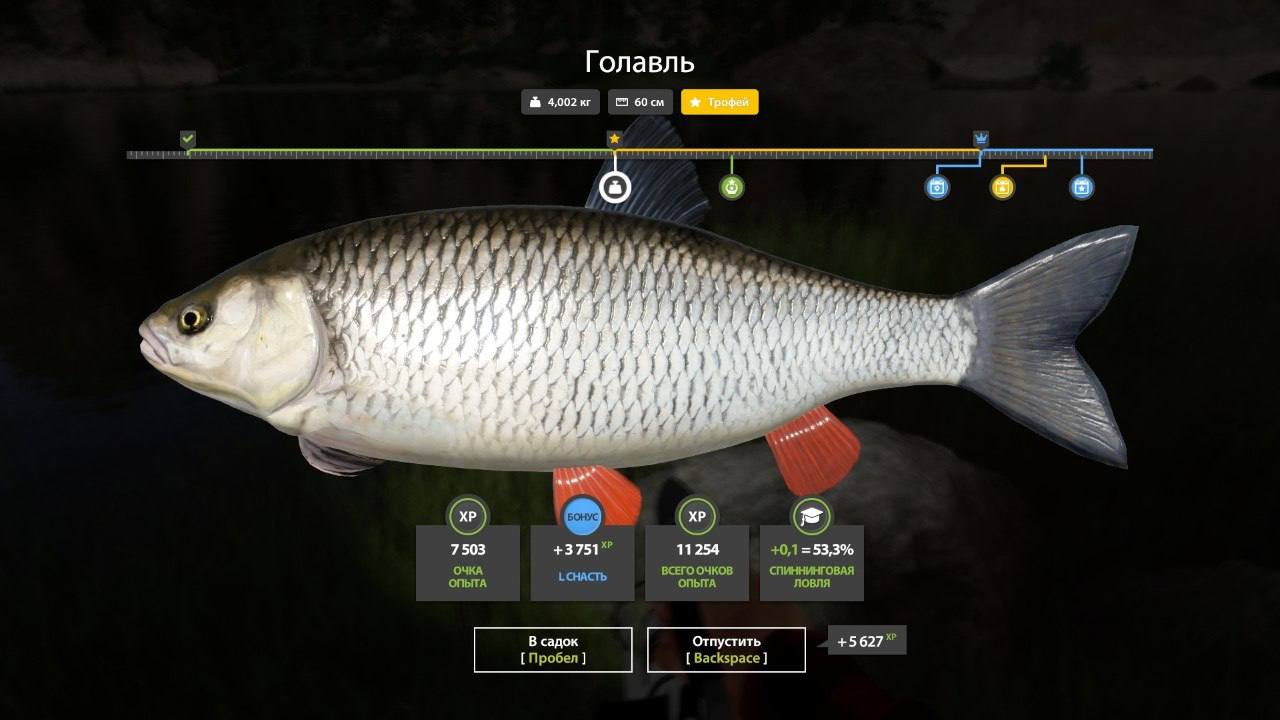Click the yellow star marker on the scale
The height and width of the screenshot is (720, 1280).
tap(614, 138)
